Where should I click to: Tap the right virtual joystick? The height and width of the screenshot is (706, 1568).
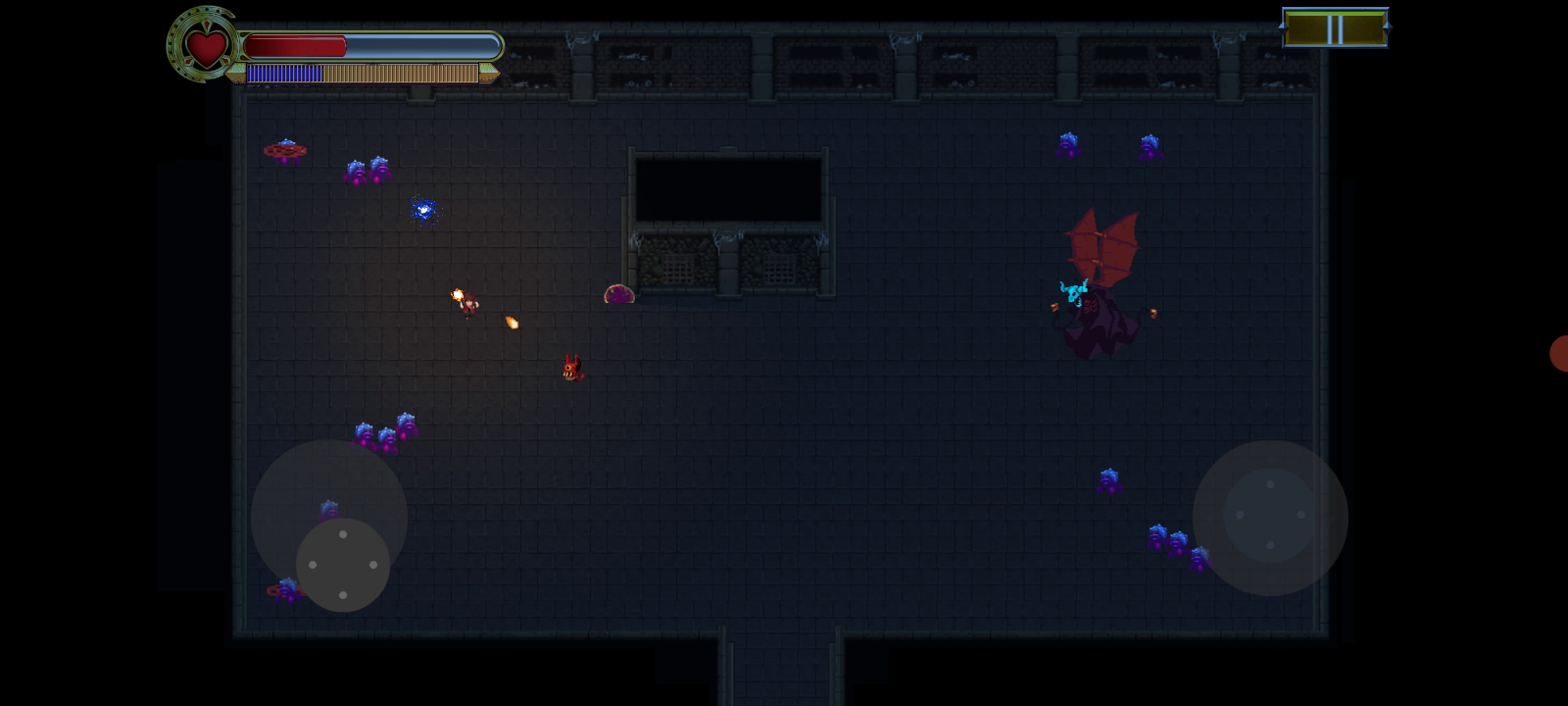1271,517
